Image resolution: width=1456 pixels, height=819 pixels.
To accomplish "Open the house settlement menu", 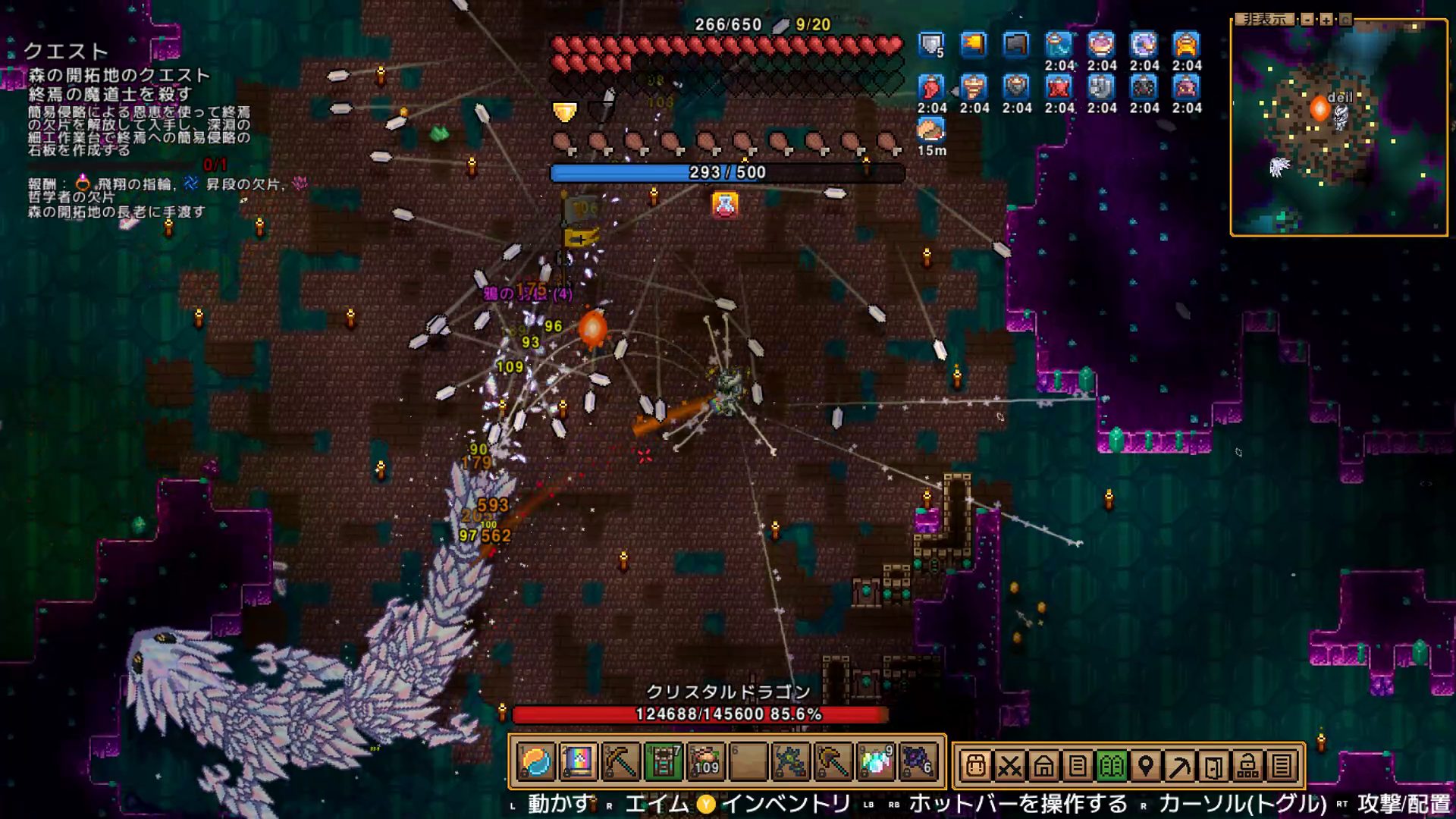I will click(1043, 767).
